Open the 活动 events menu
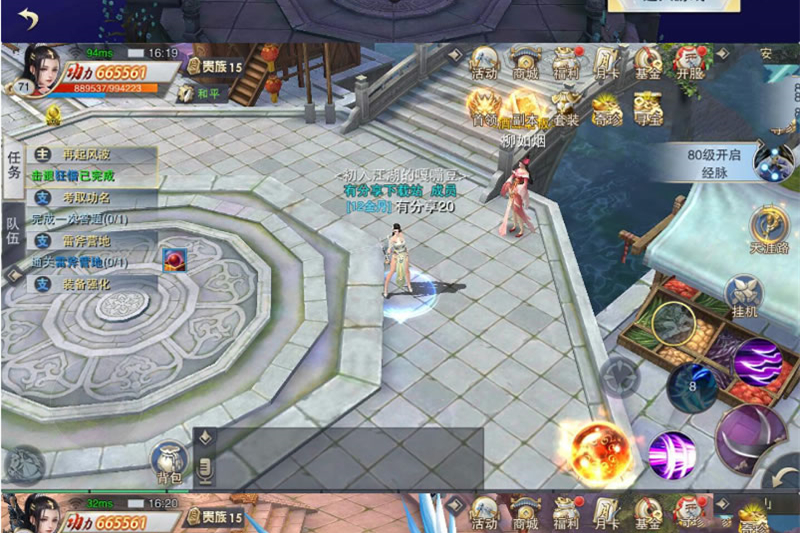The height and width of the screenshot is (533, 800). point(485,64)
